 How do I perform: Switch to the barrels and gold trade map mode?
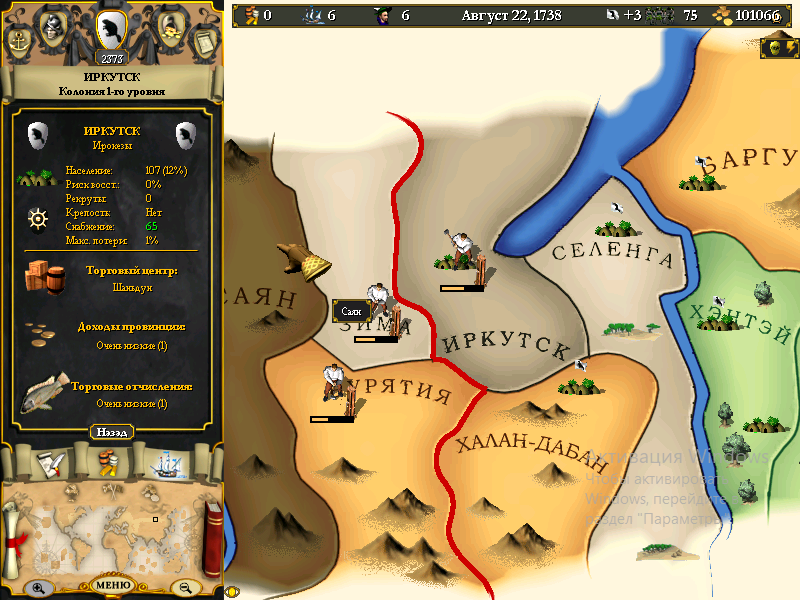[x=108, y=462]
